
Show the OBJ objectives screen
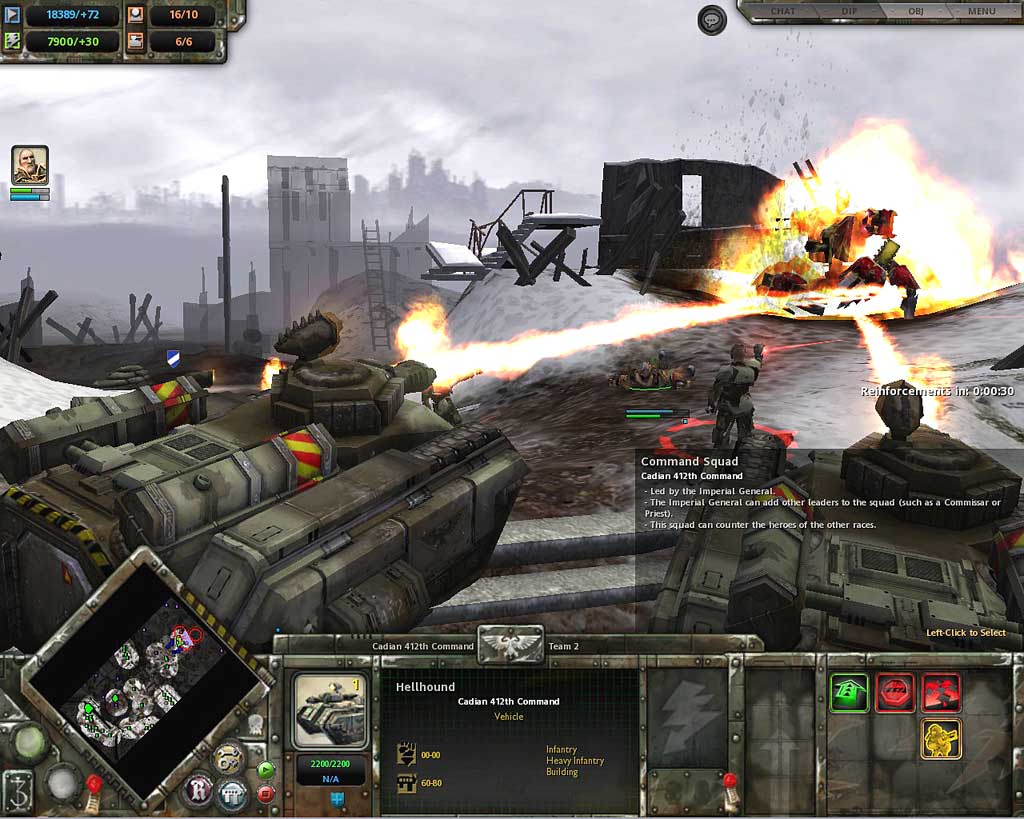[x=914, y=11]
